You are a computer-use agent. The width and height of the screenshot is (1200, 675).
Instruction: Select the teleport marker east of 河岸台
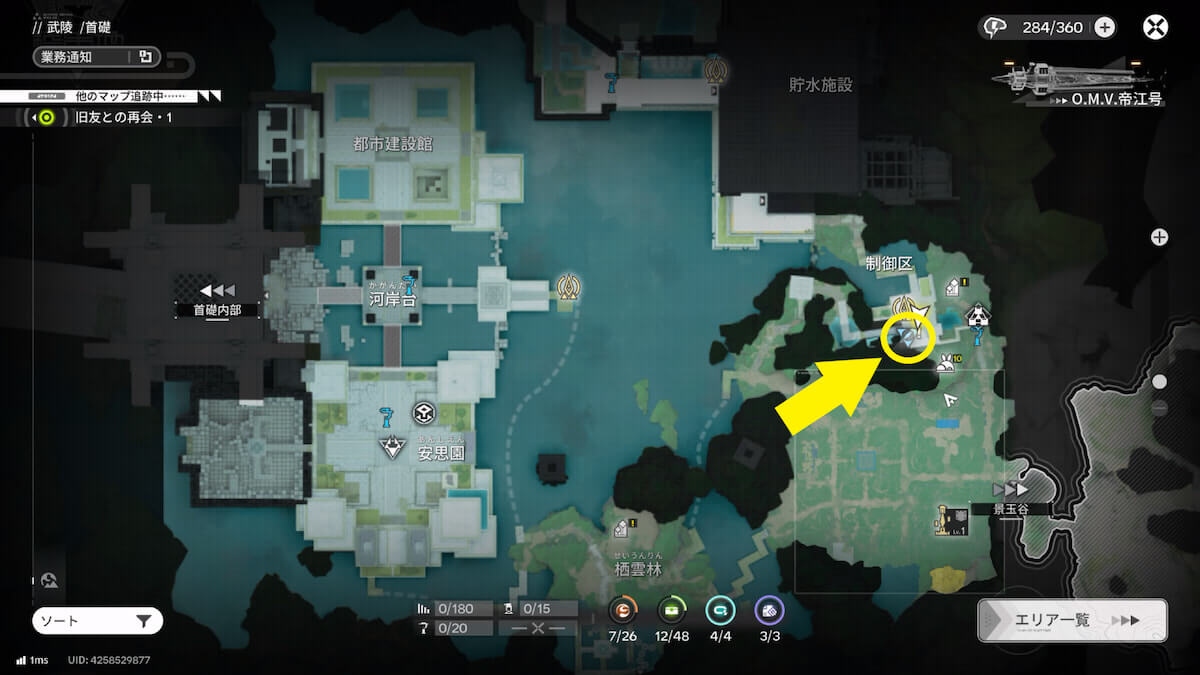coord(570,289)
